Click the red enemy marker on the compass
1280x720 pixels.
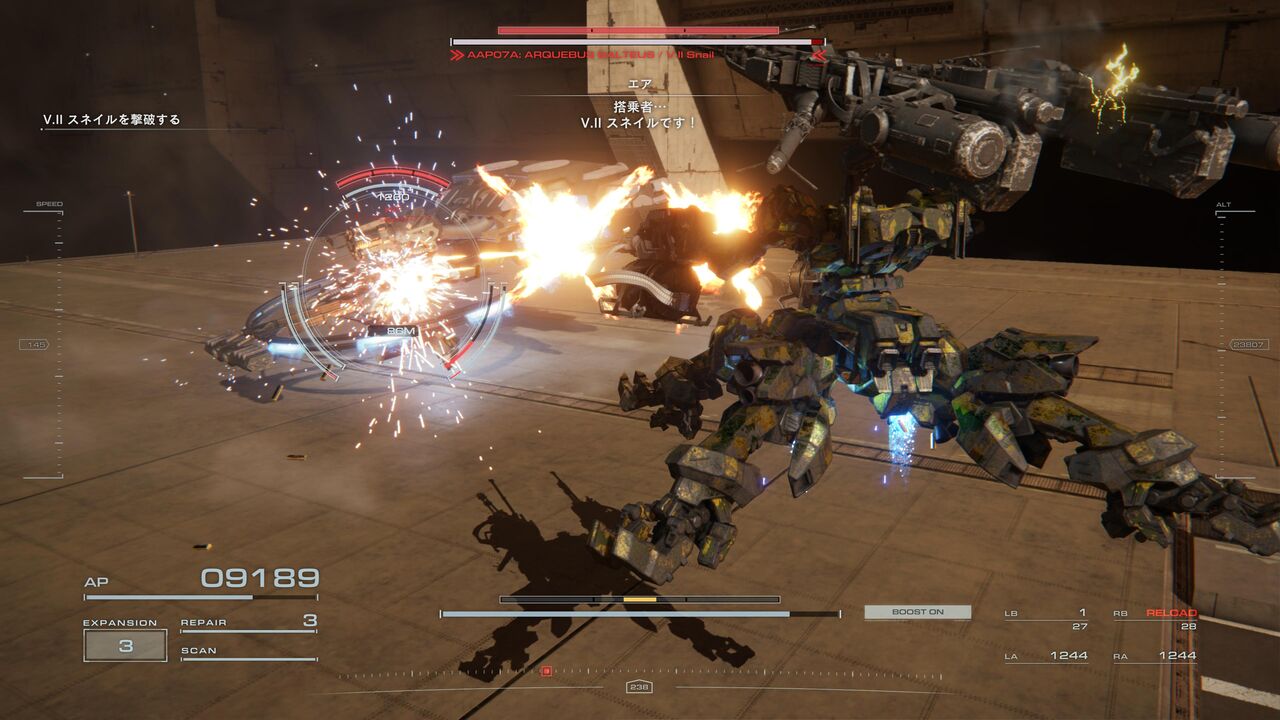[546, 670]
